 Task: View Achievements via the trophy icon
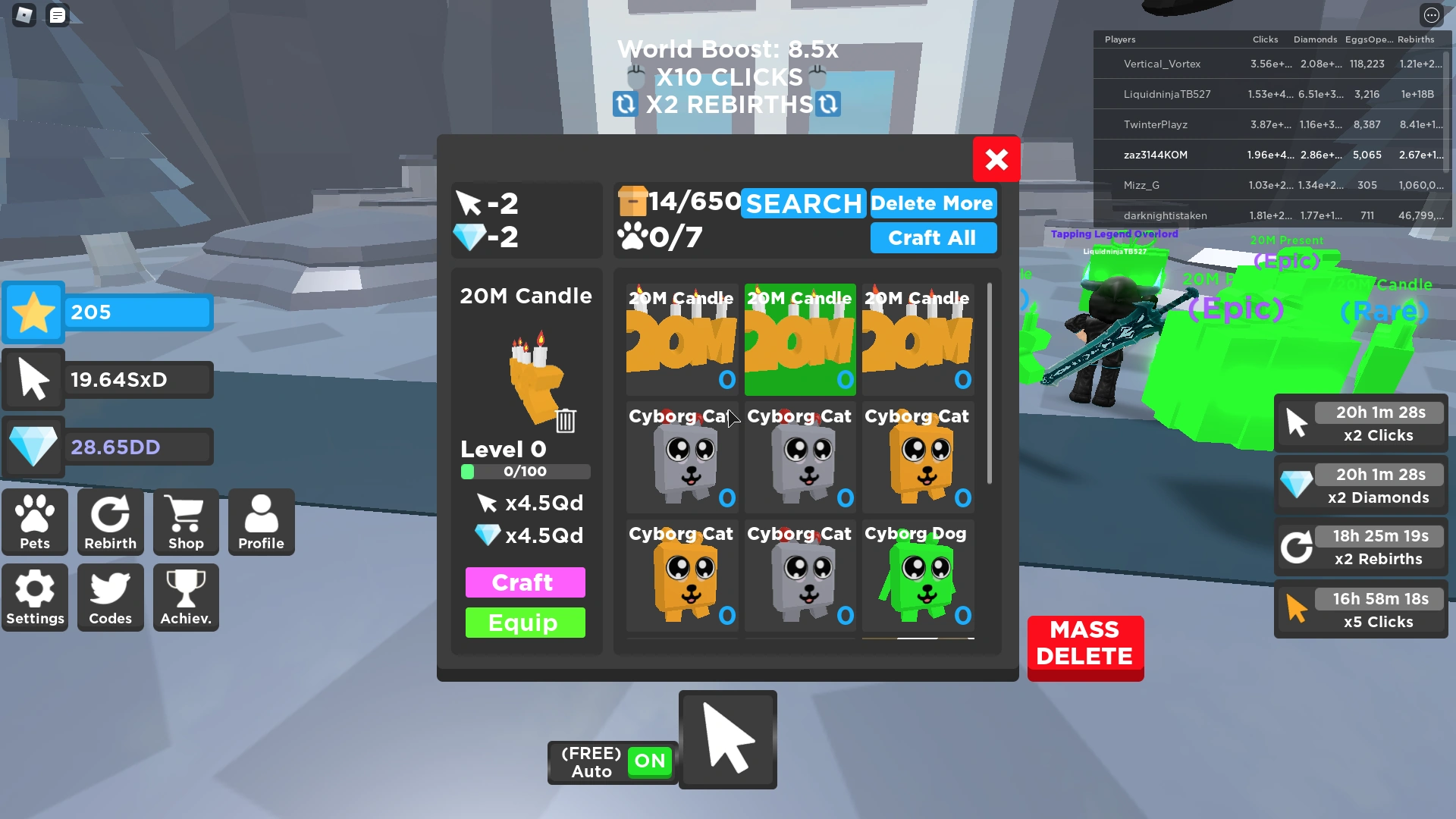185,598
